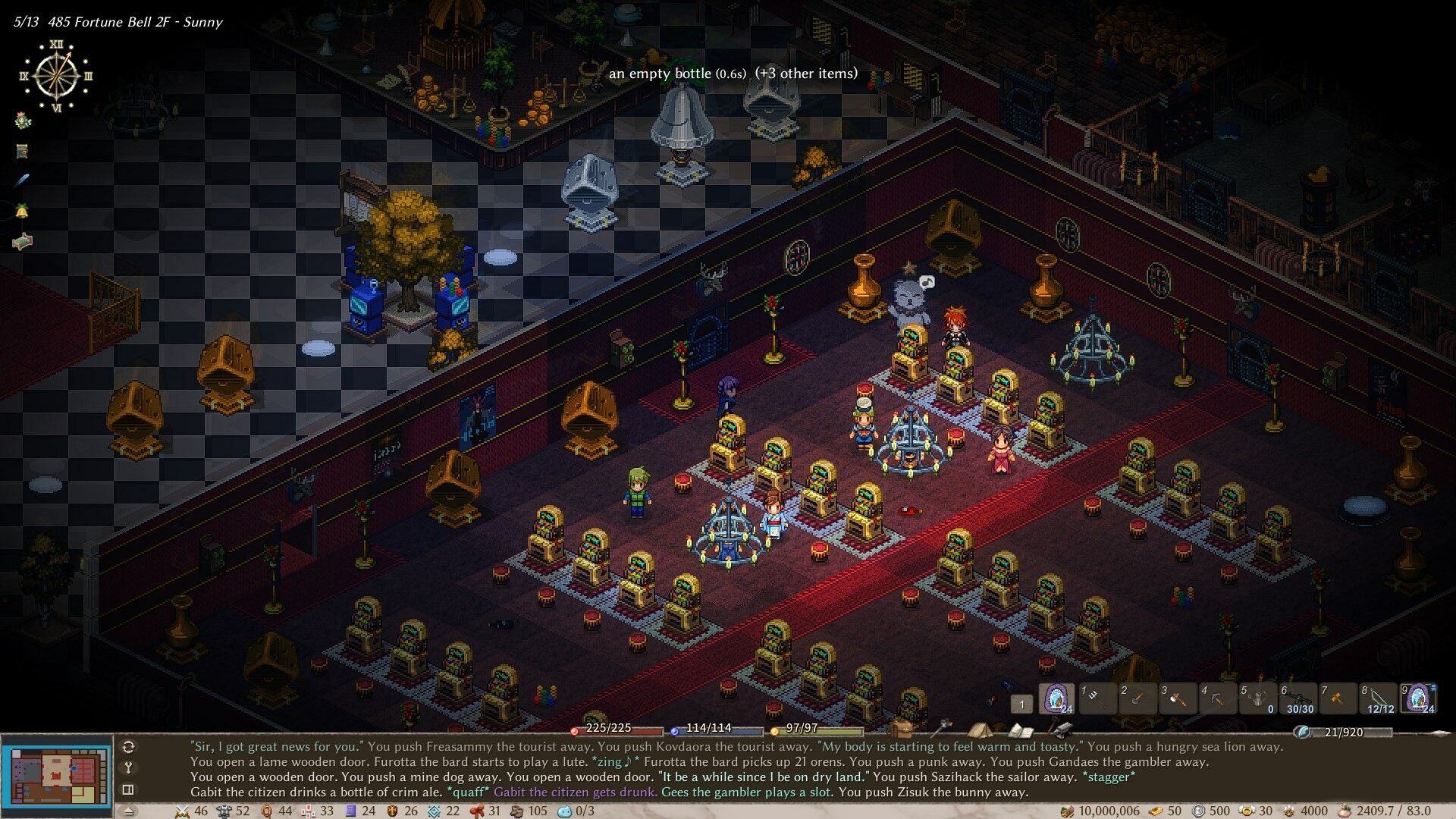Collapse the message log with the eject arrow
This screenshot has width=1456, height=819.
[129, 811]
